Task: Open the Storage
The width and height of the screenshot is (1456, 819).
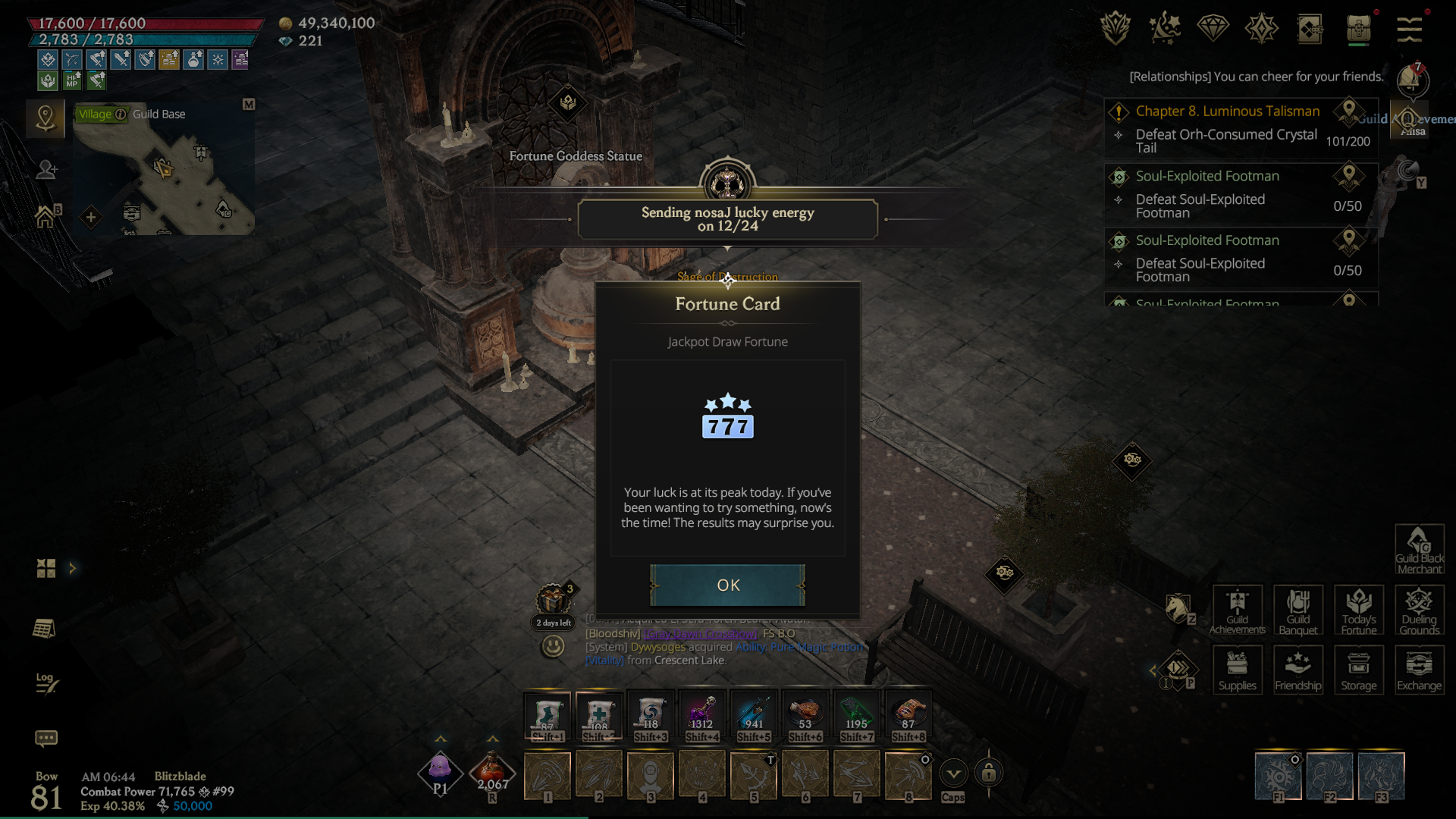Action: click(1358, 670)
